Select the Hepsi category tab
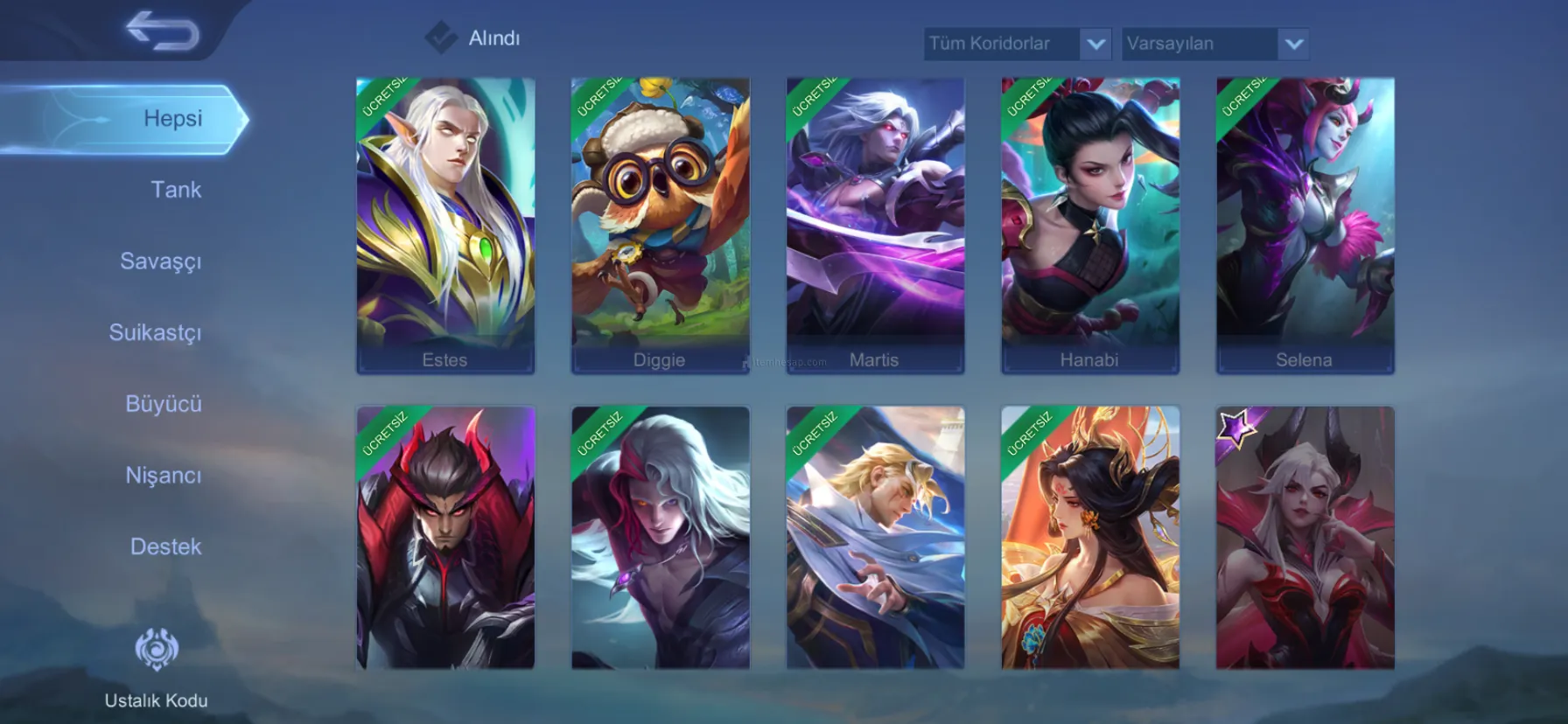This screenshot has height=724, width=1568. 172,119
